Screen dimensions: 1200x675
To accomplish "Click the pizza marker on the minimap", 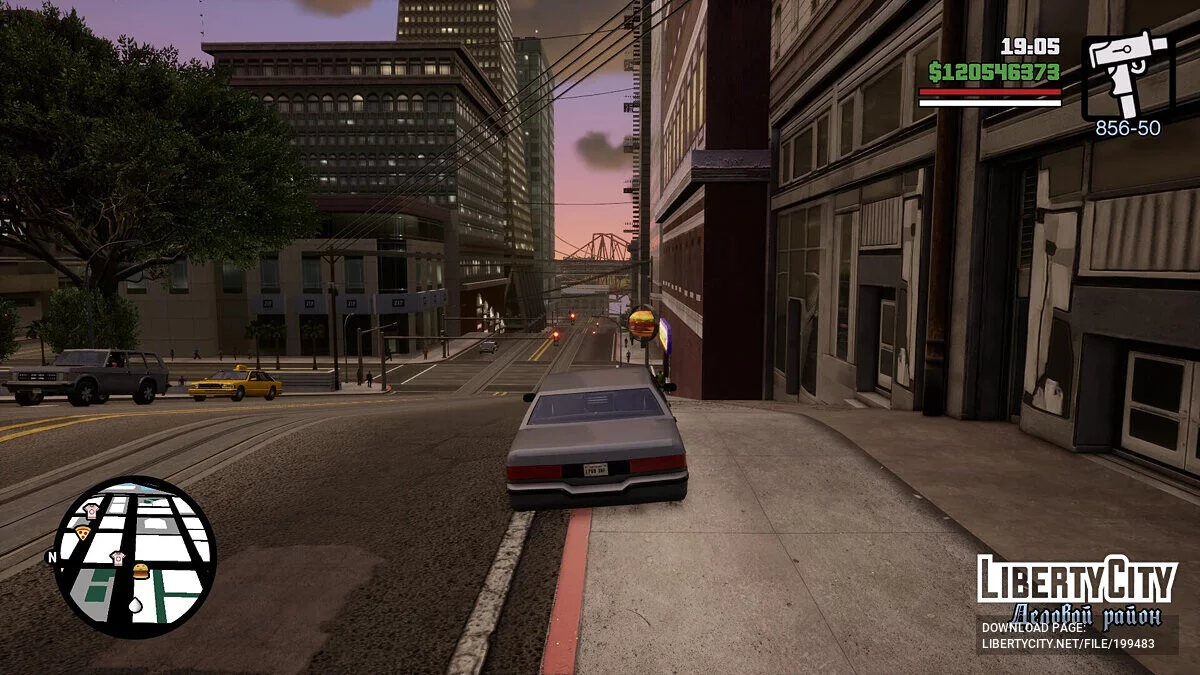I will (83, 533).
